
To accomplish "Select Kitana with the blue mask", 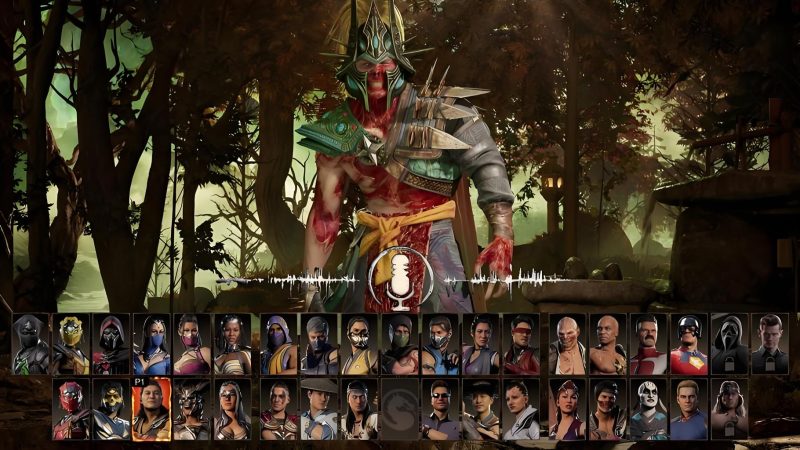I will [x=151, y=345].
